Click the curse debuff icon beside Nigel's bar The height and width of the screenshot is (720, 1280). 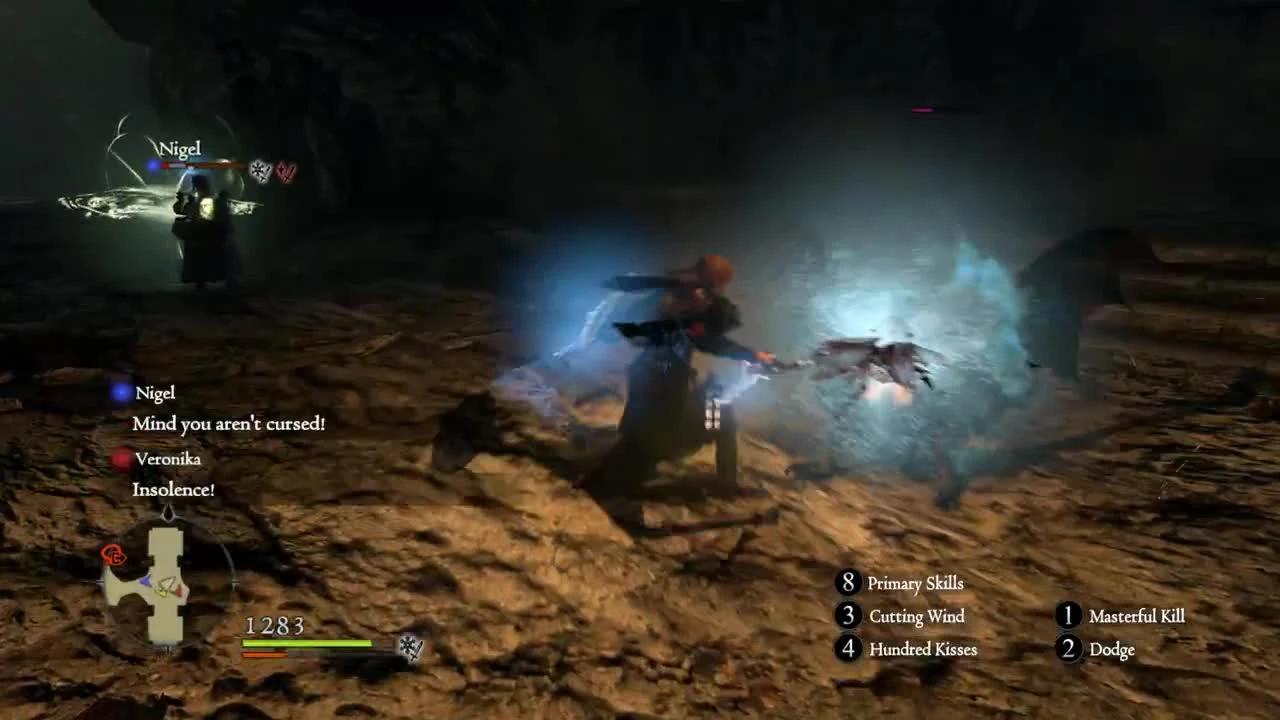tap(258, 170)
